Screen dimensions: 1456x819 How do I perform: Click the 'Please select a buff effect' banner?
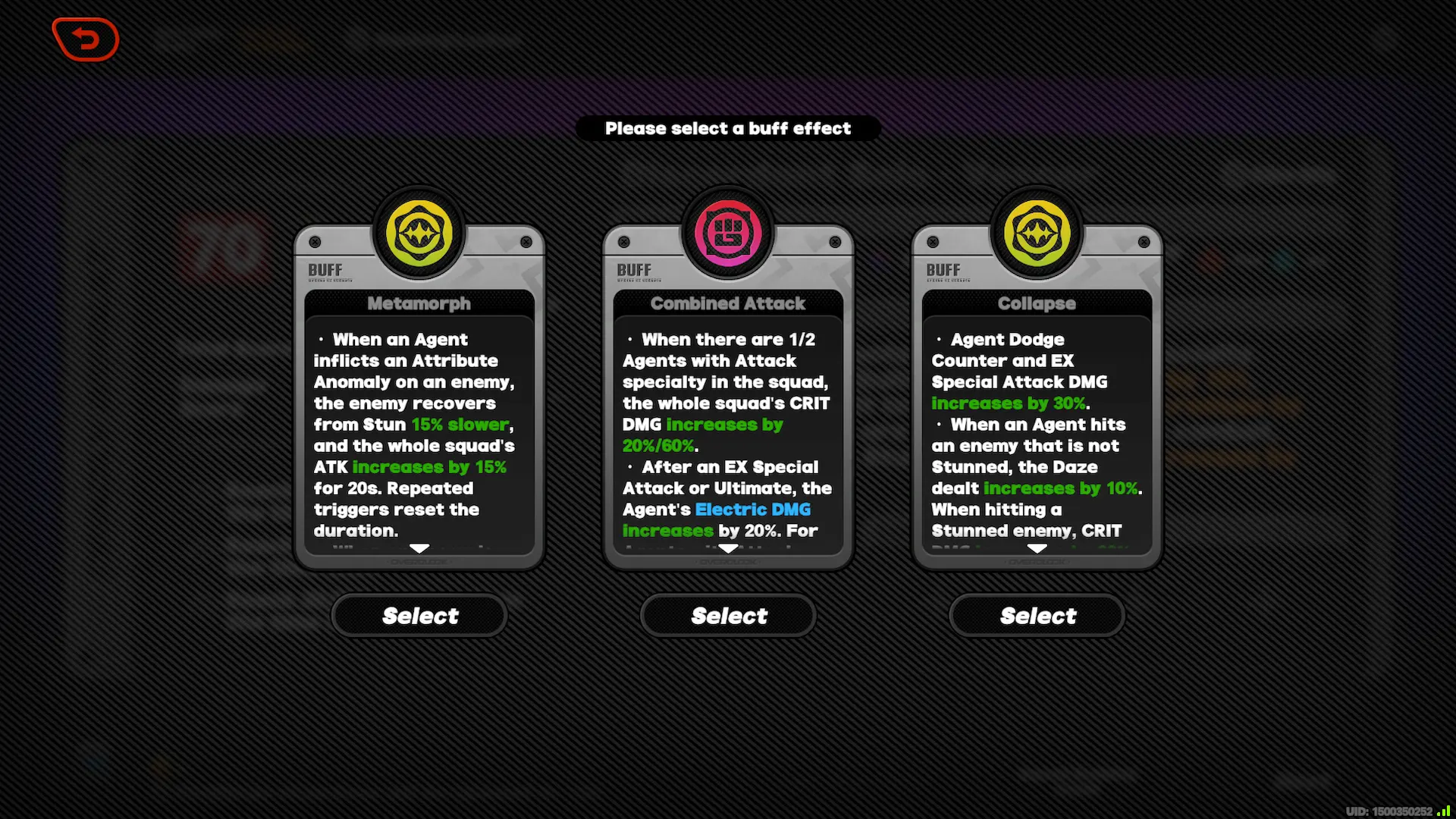pos(728,128)
